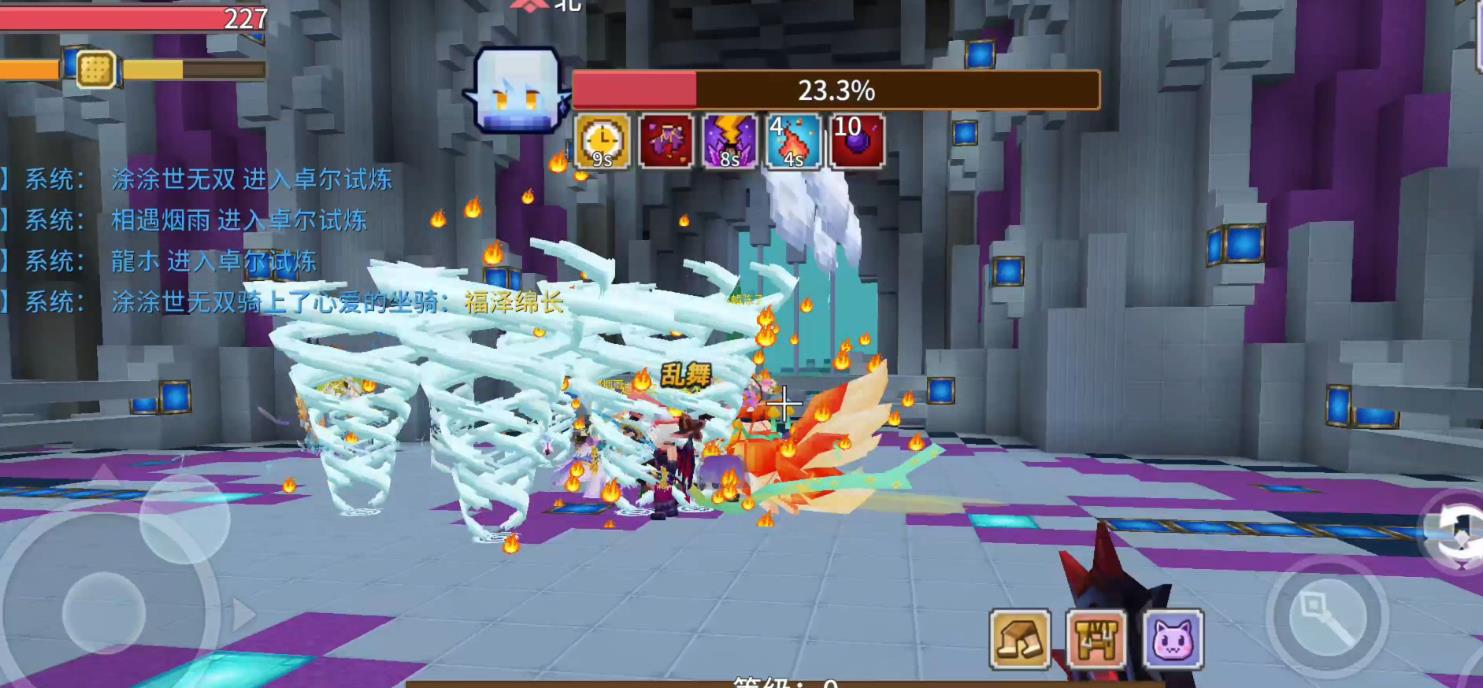Screen dimensions: 1483x688
Task: Open the pink cat pet icon
Action: point(1172,639)
